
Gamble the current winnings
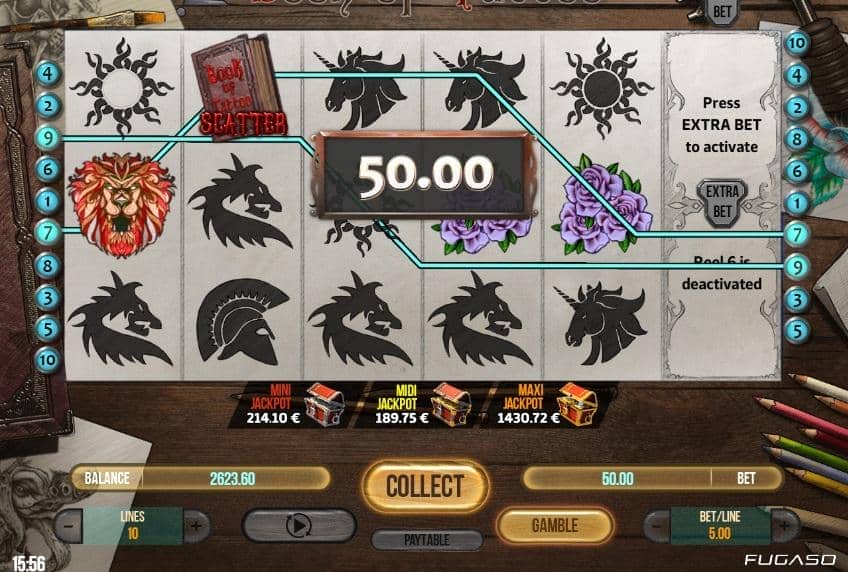[x=555, y=524]
